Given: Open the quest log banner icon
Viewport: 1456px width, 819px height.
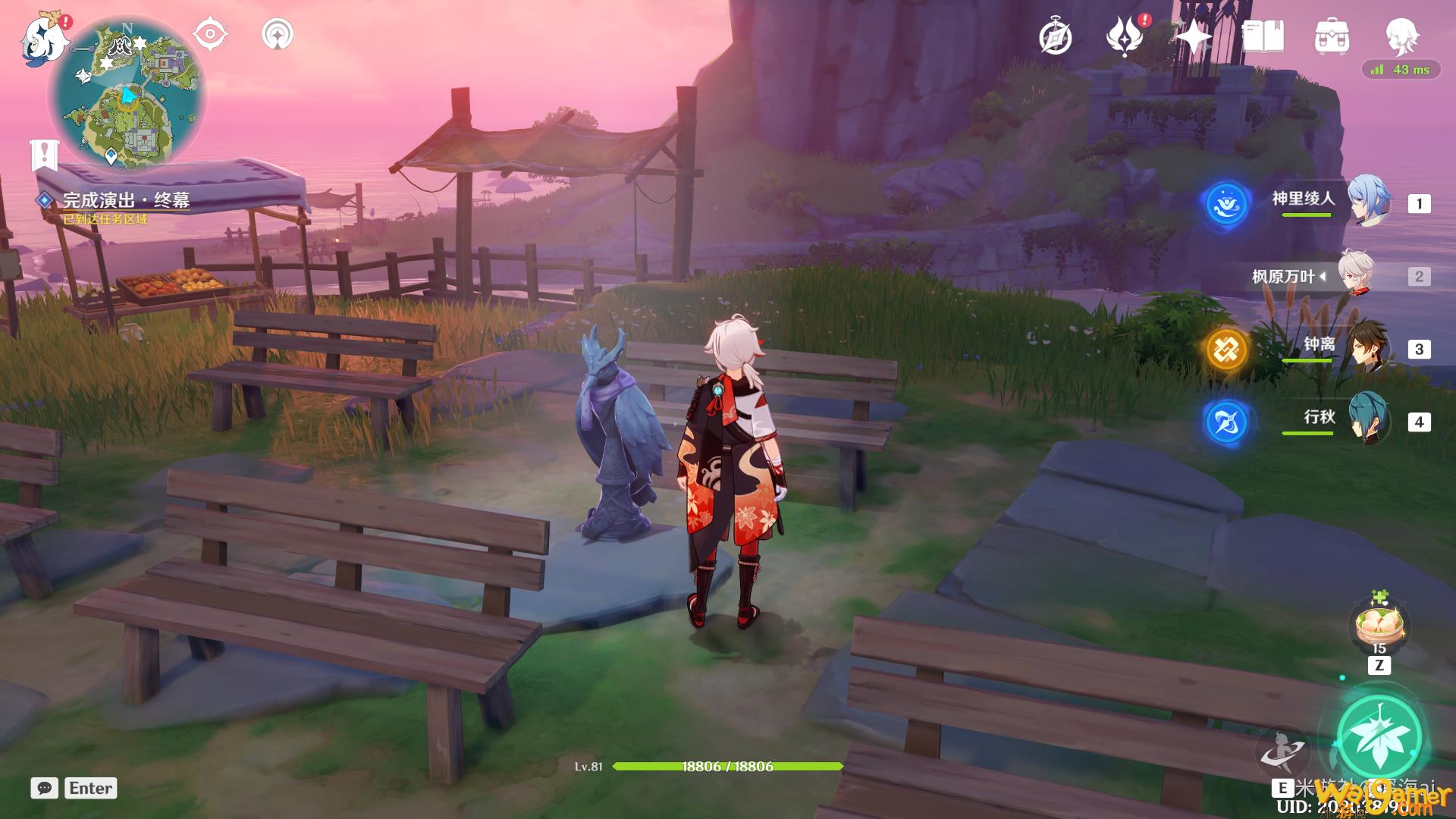Looking at the screenshot, I should click(x=45, y=154).
